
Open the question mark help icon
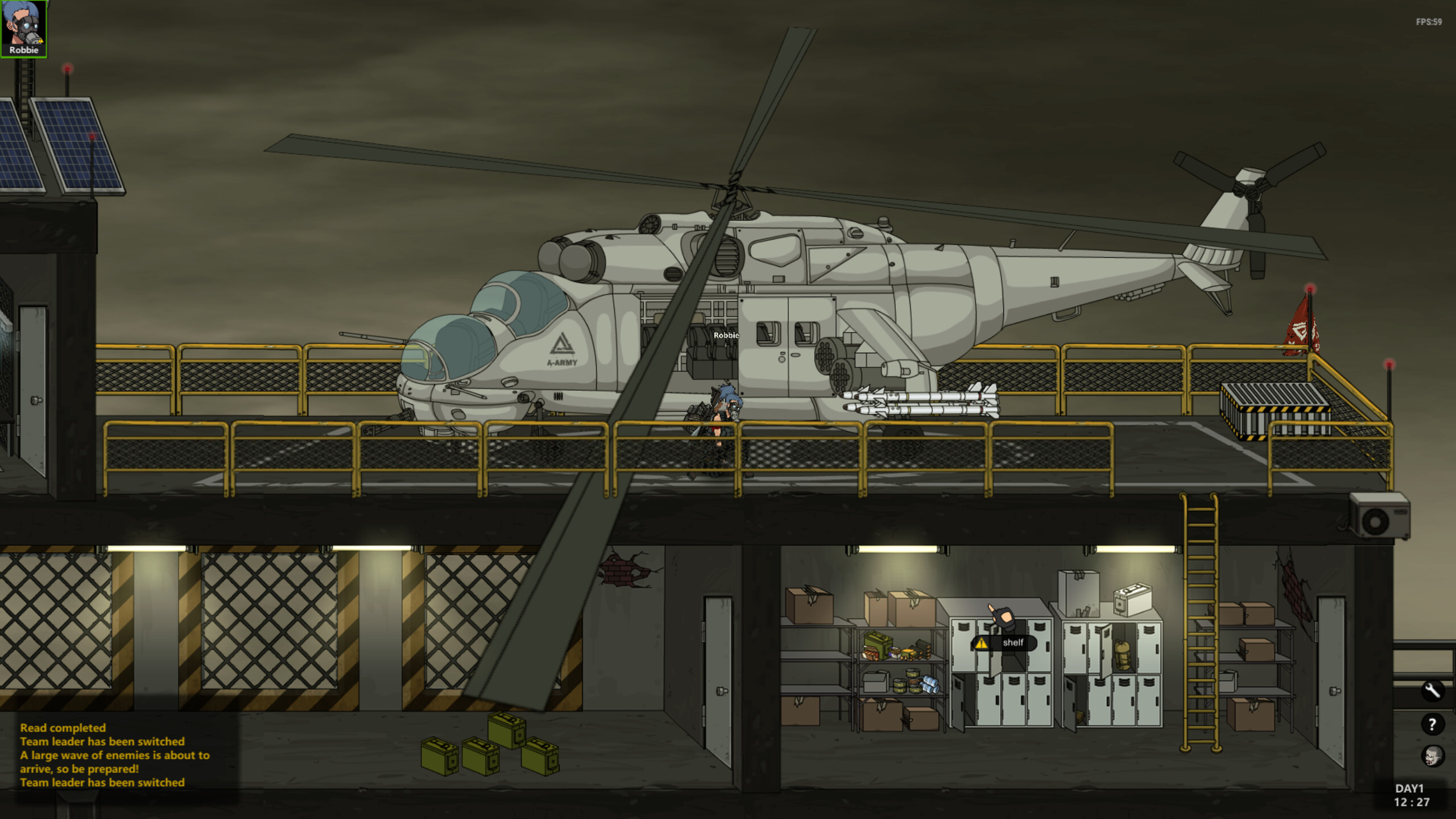pyautogui.click(x=1433, y=723)
